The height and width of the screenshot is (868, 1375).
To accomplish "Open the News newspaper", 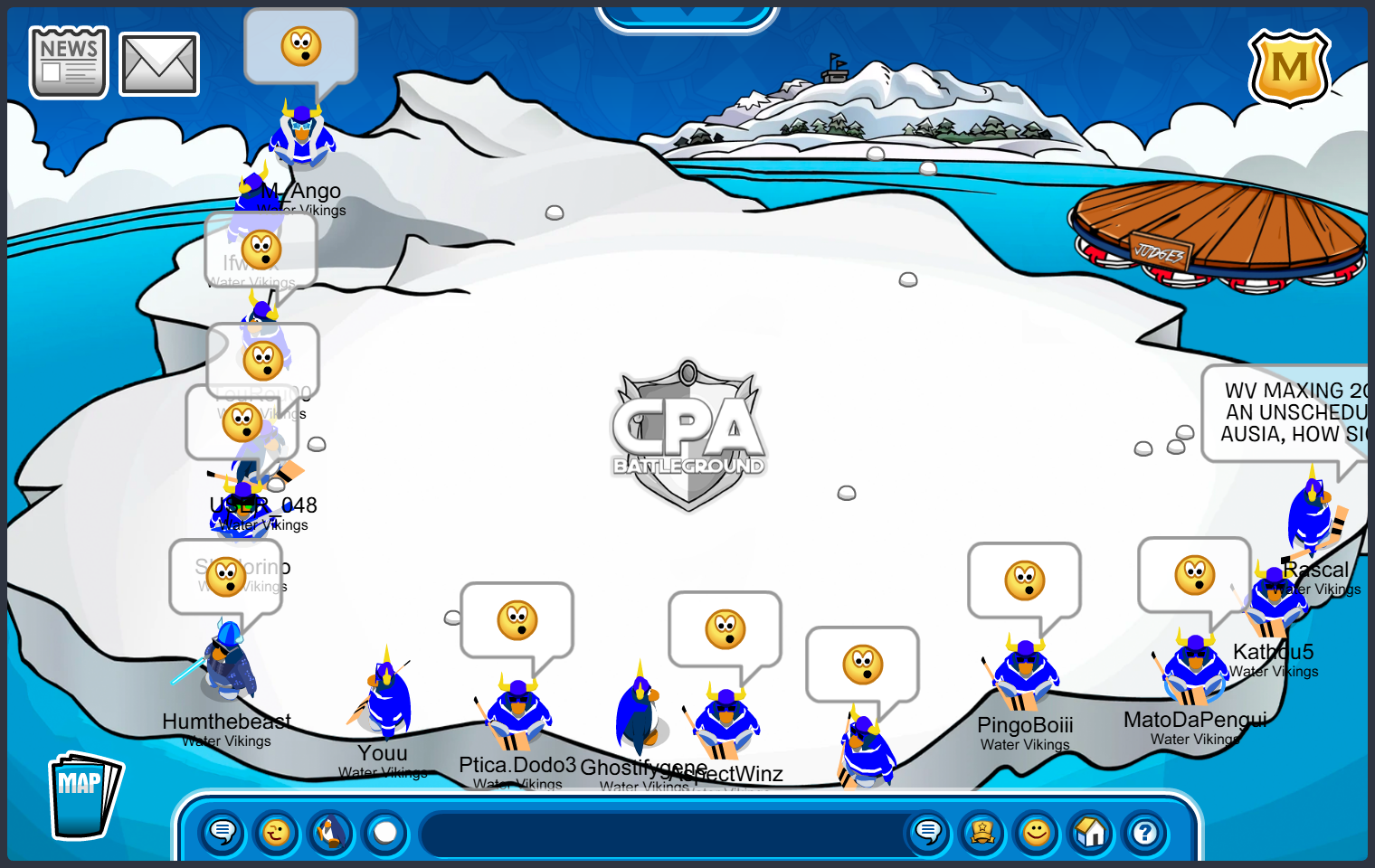I will 69,61.
